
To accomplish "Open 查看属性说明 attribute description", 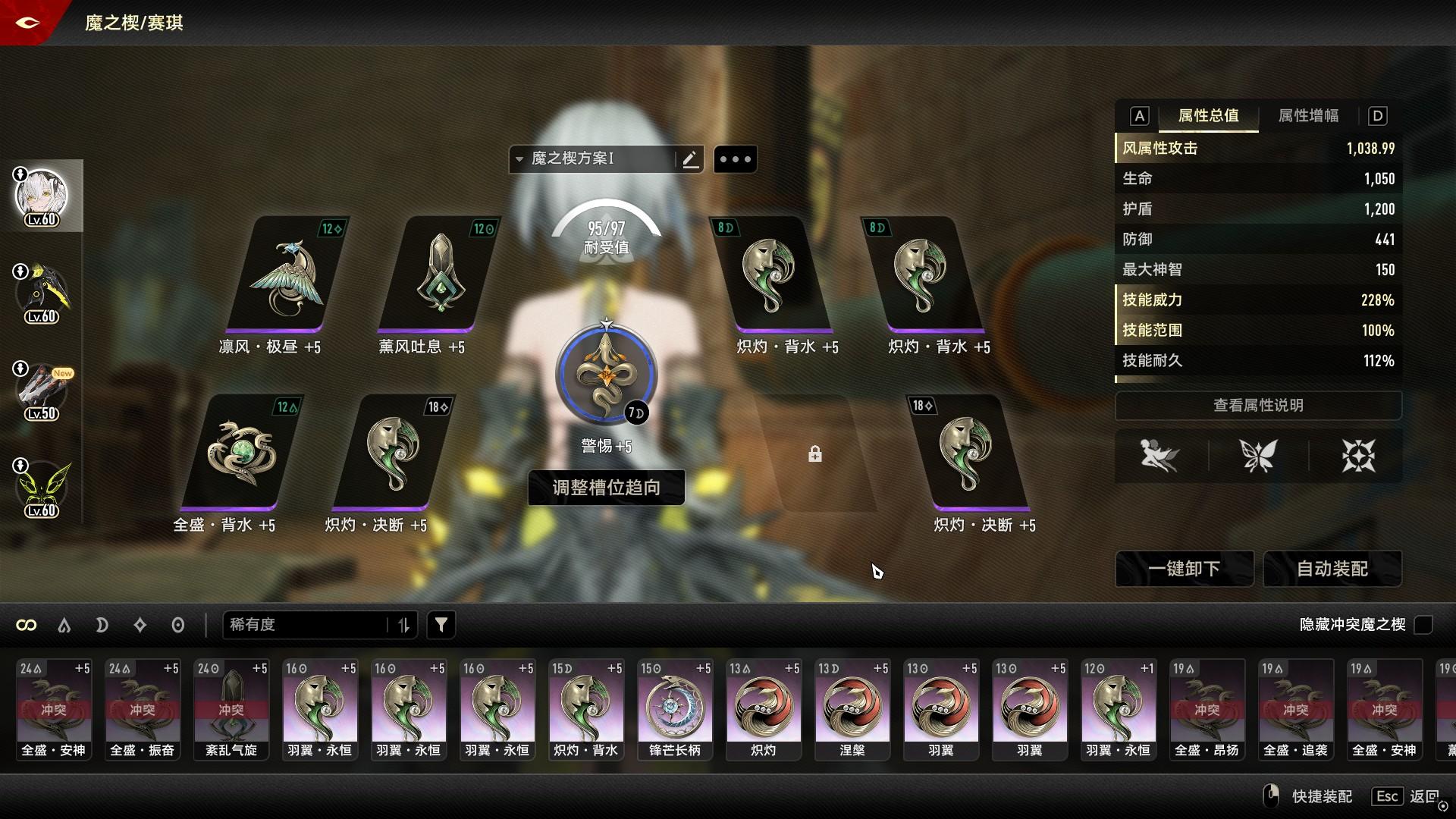I will pyautogui.click(x=1257, y=406).
